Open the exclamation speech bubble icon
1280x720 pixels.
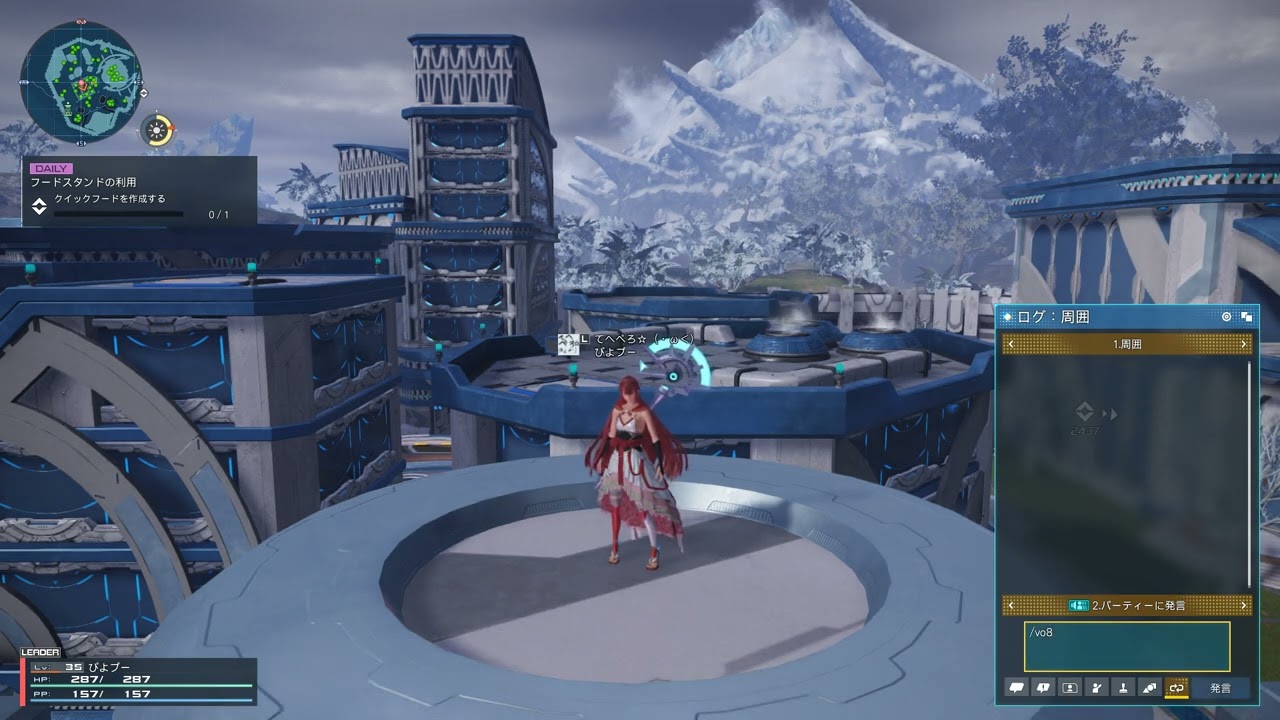pyautogui.click(x=1044, y=688)
